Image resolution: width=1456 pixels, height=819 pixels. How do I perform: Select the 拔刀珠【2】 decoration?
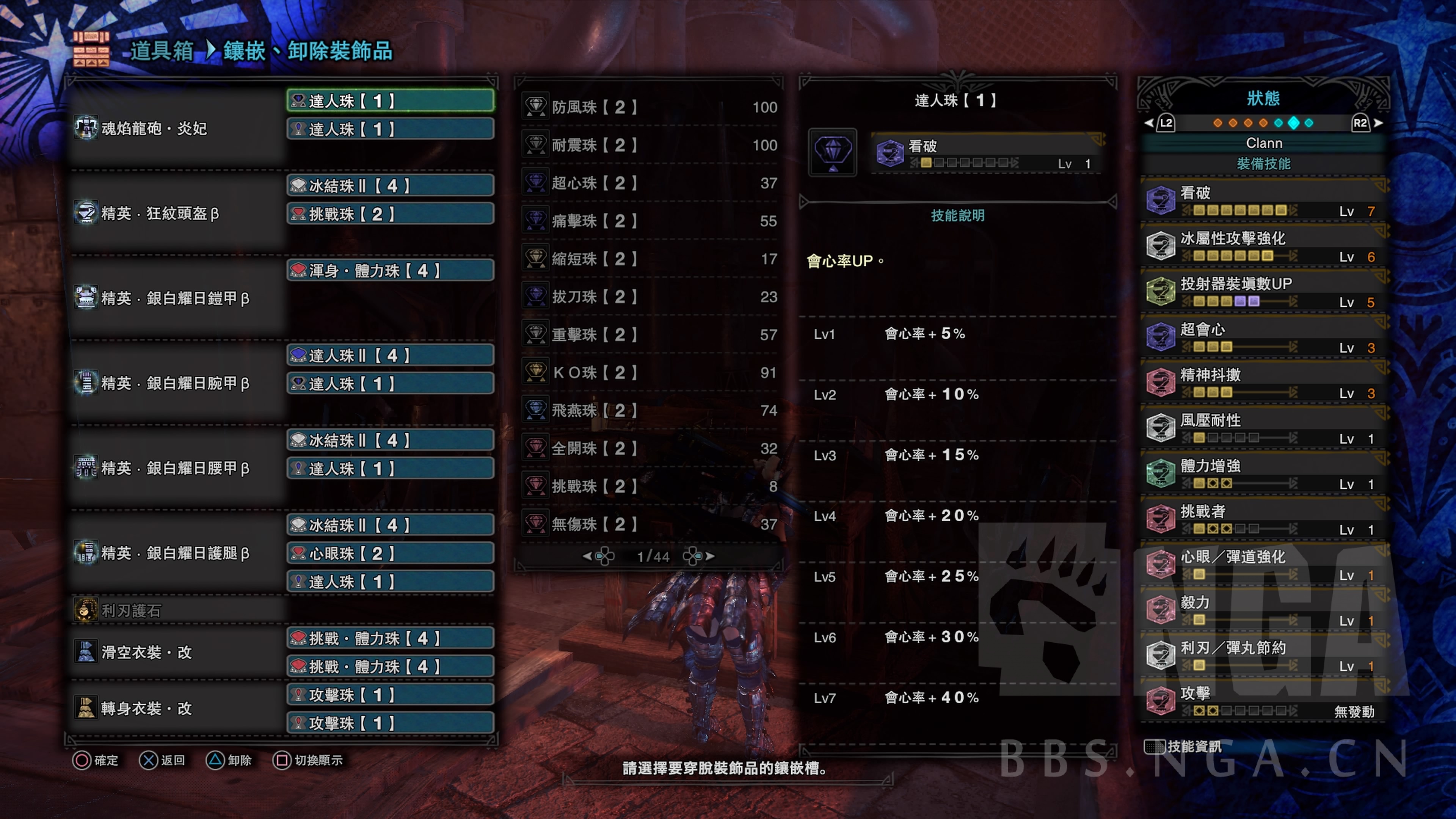point(650,296)
